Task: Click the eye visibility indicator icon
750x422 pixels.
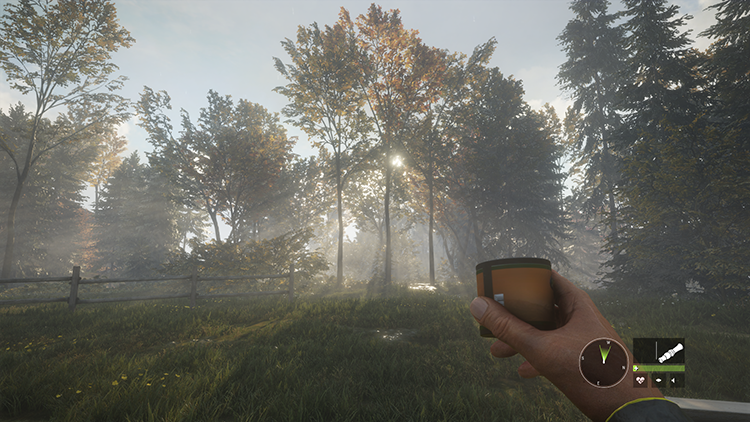Action: 658,380
